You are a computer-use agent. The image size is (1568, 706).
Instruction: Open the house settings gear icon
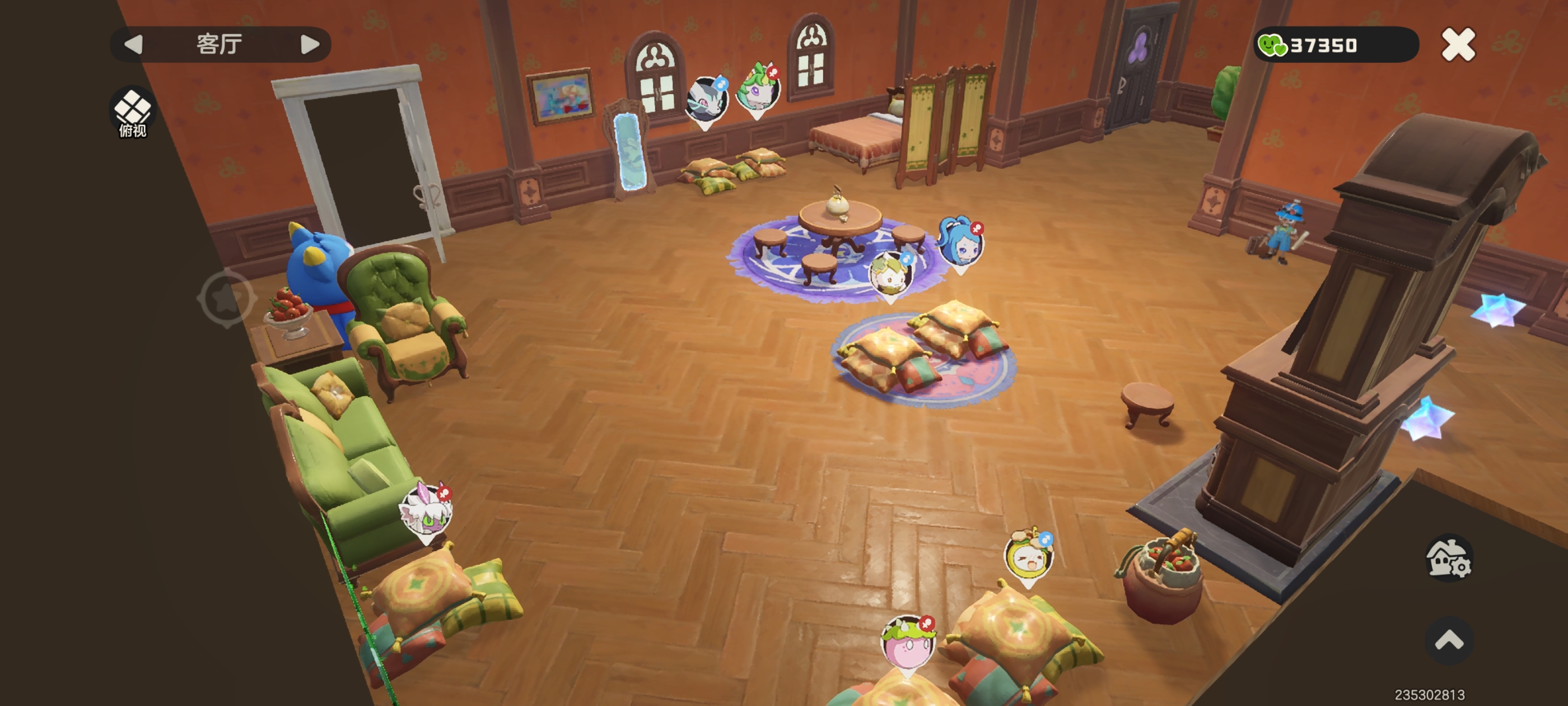(x=1449, y=559)
